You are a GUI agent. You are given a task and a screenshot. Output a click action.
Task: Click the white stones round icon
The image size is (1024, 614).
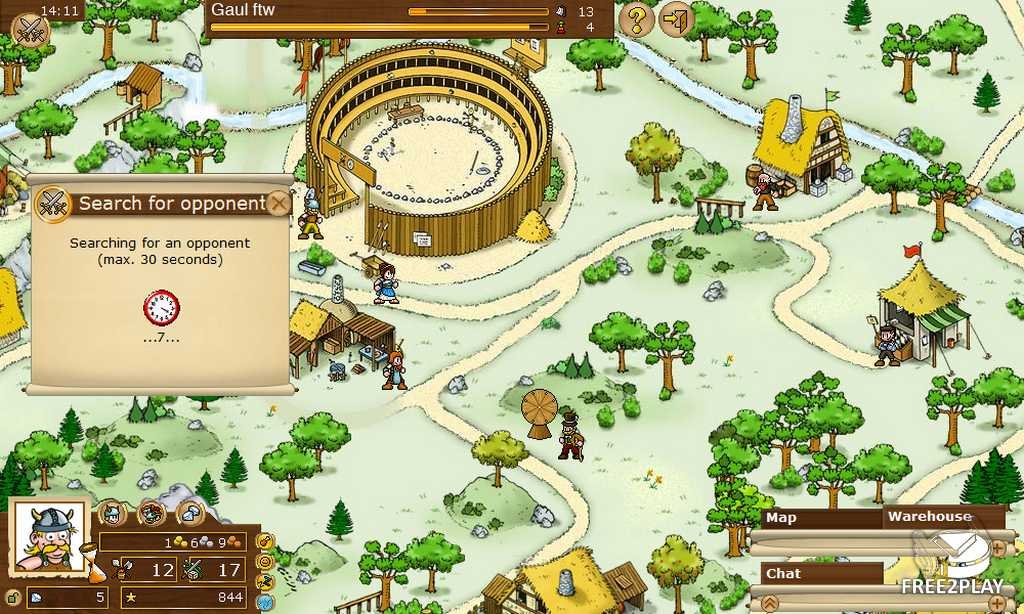coord(190,513)
